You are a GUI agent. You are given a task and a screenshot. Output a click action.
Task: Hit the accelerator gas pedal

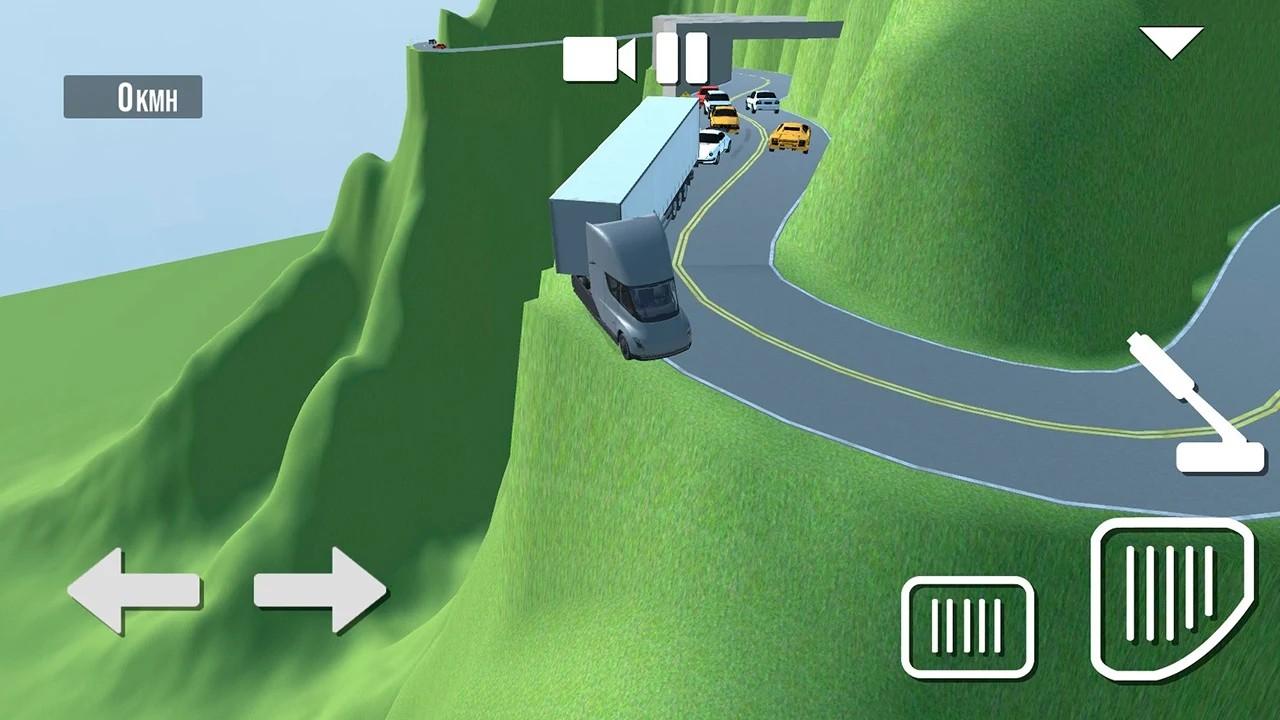1171,598
